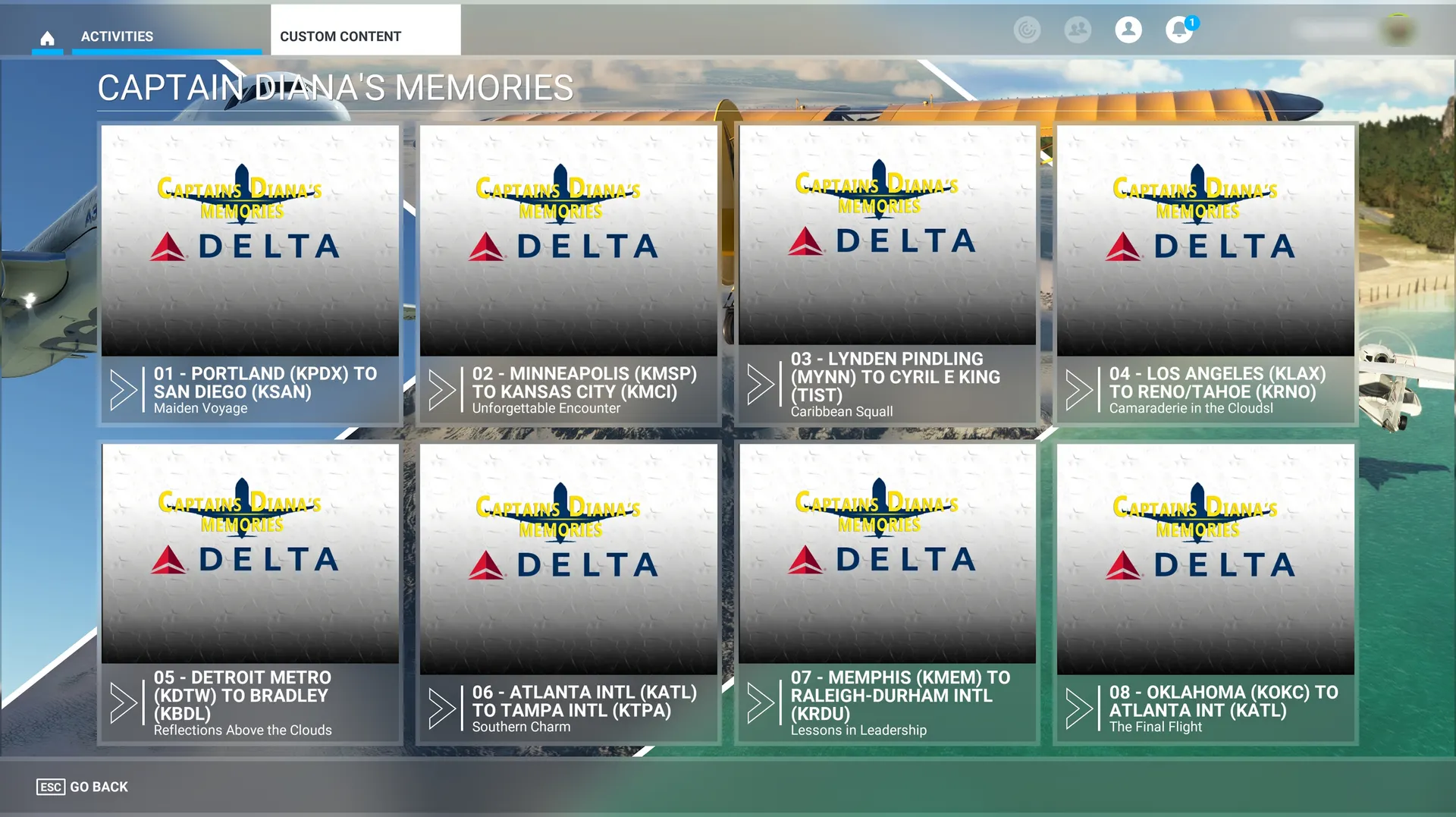Choose the Minneapolis to Kansas City mission
This screenshot has height=817, width=1456.
569,274
